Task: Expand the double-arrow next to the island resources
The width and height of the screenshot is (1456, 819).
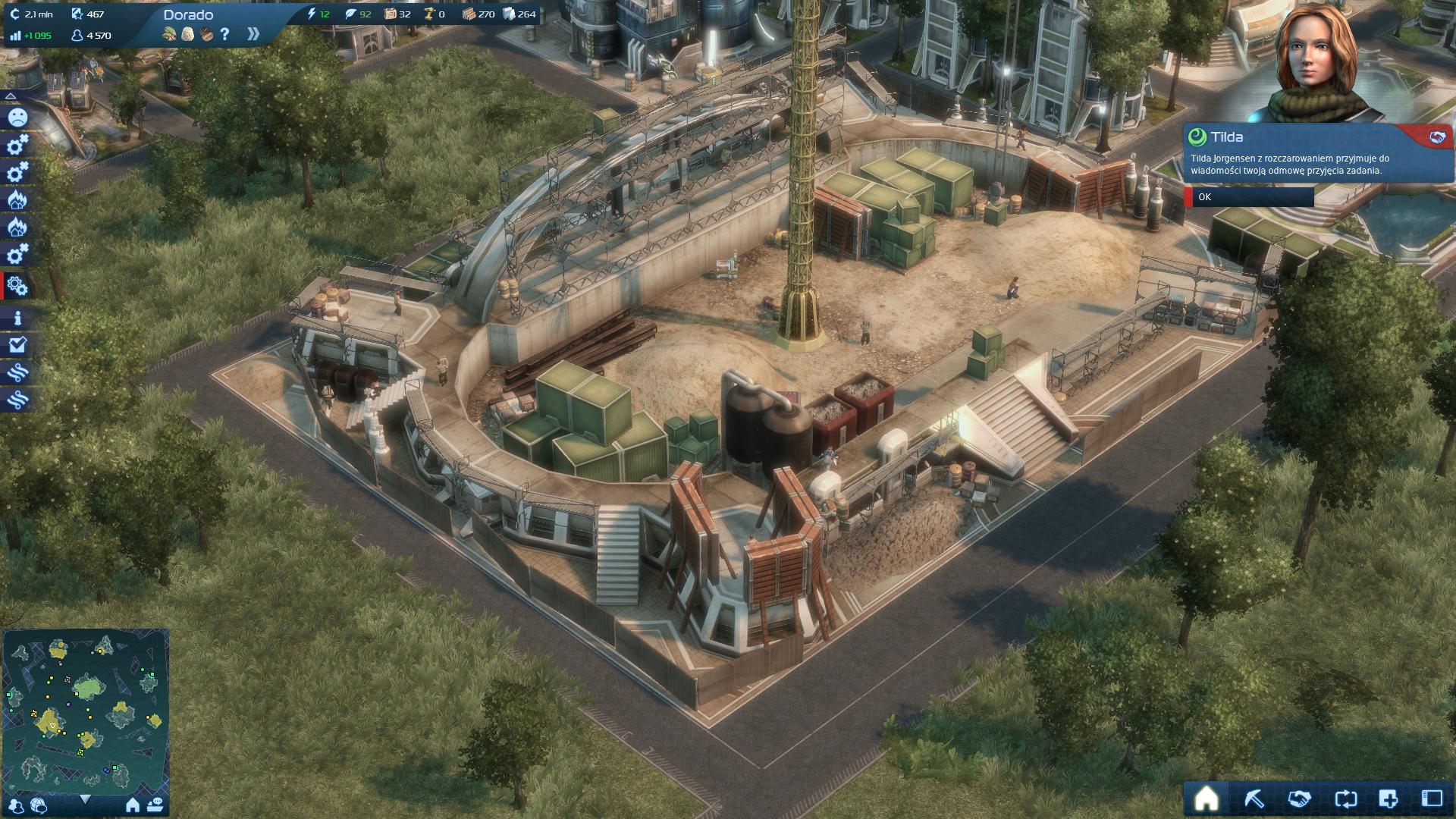Action: 253,34
